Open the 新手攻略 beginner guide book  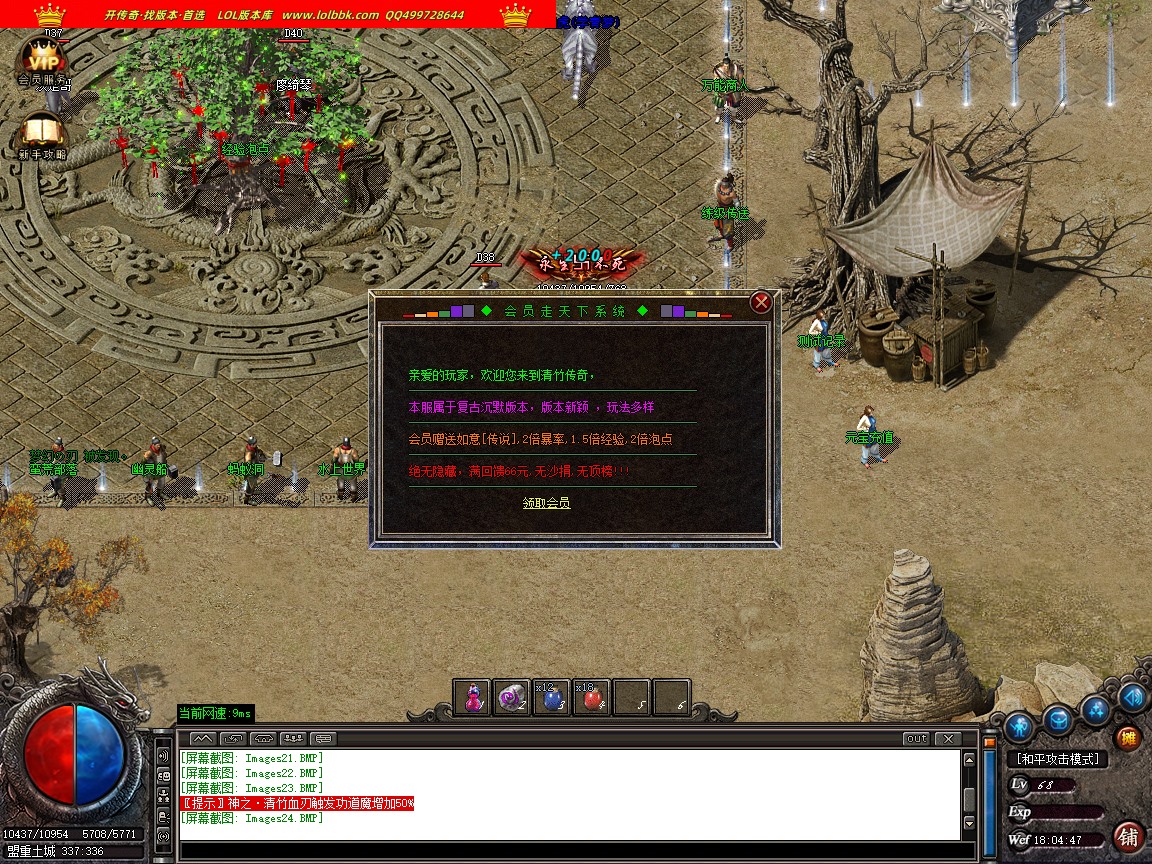(41, 134)
